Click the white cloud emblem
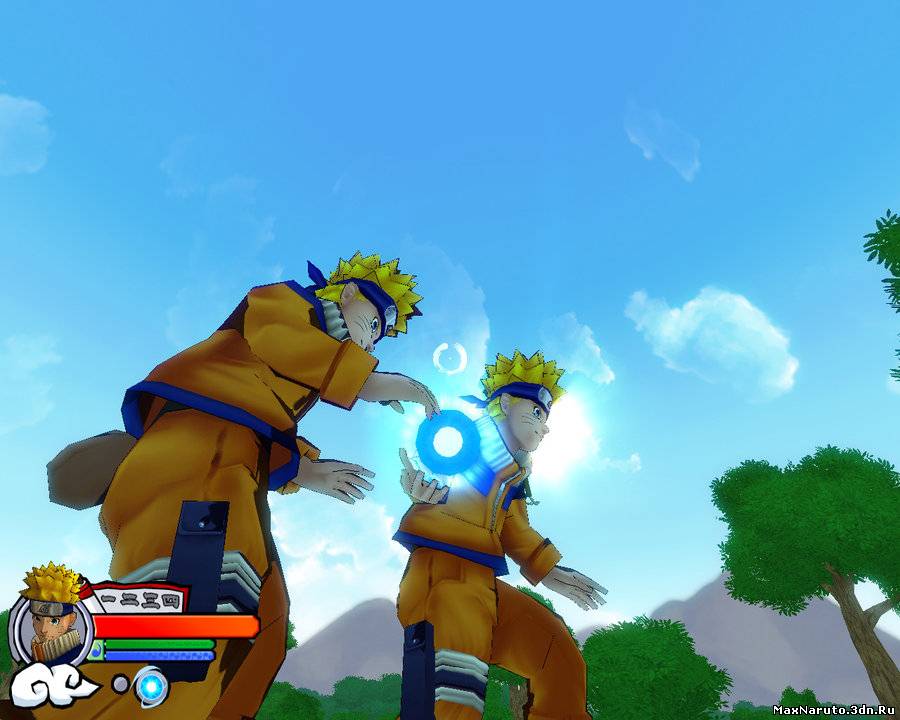 (x=50, y=684)
